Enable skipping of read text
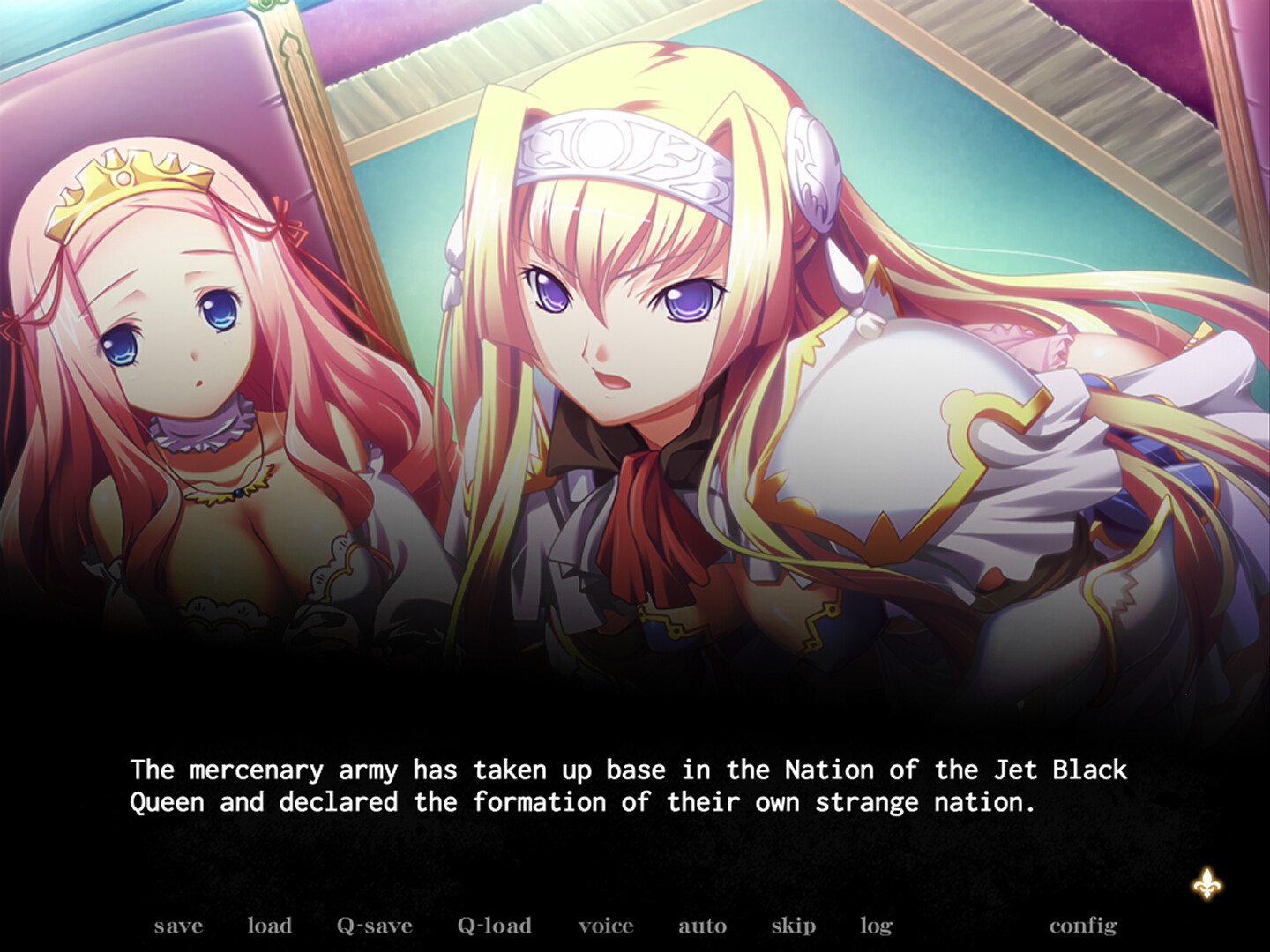Image resolution: width=1270 pixels, height=952 pixels. click(792, 926)
